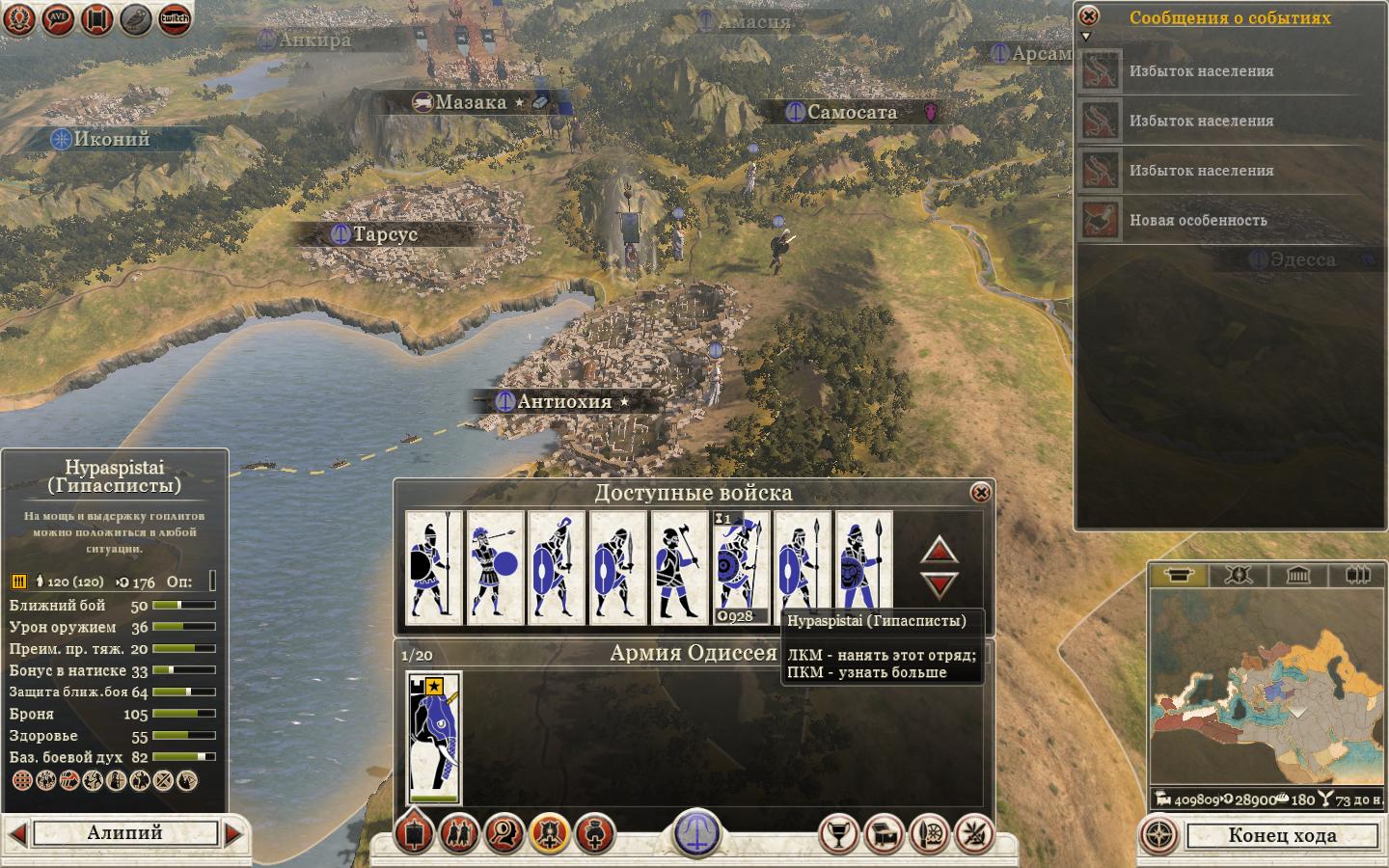Screen dimensions: 1389x868
Task: Close the Доступные войска recruitment panel
Action: click(x=980, y=493)
